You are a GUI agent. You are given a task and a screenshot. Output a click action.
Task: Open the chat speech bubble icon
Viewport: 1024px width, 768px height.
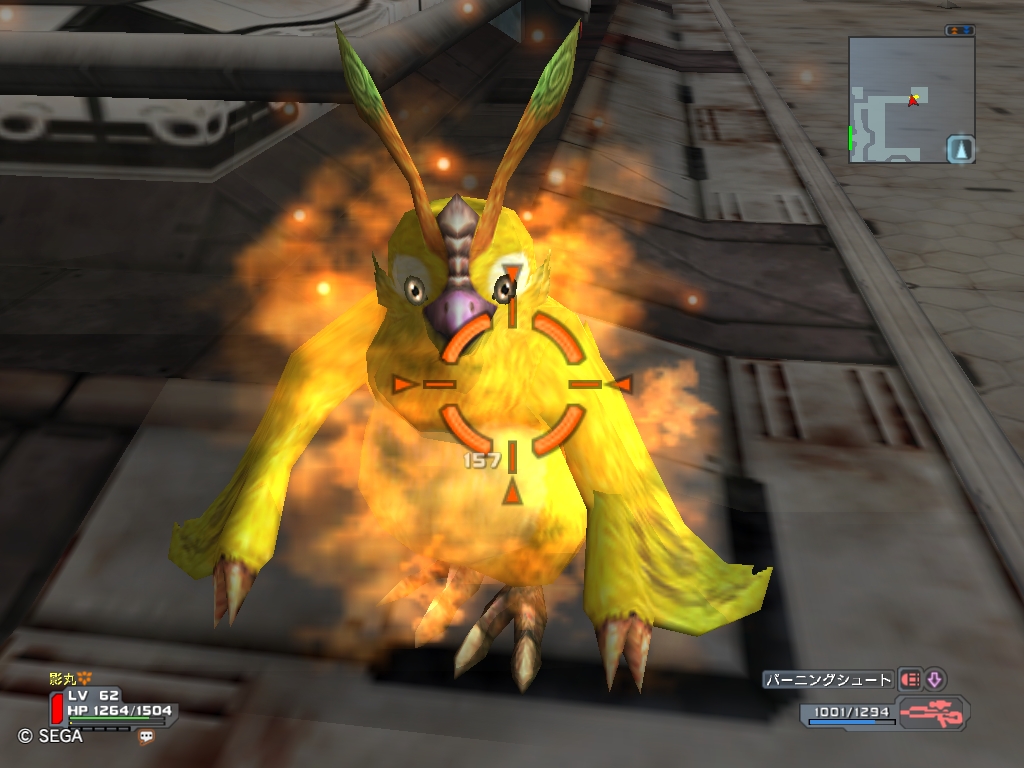[147, 737]
